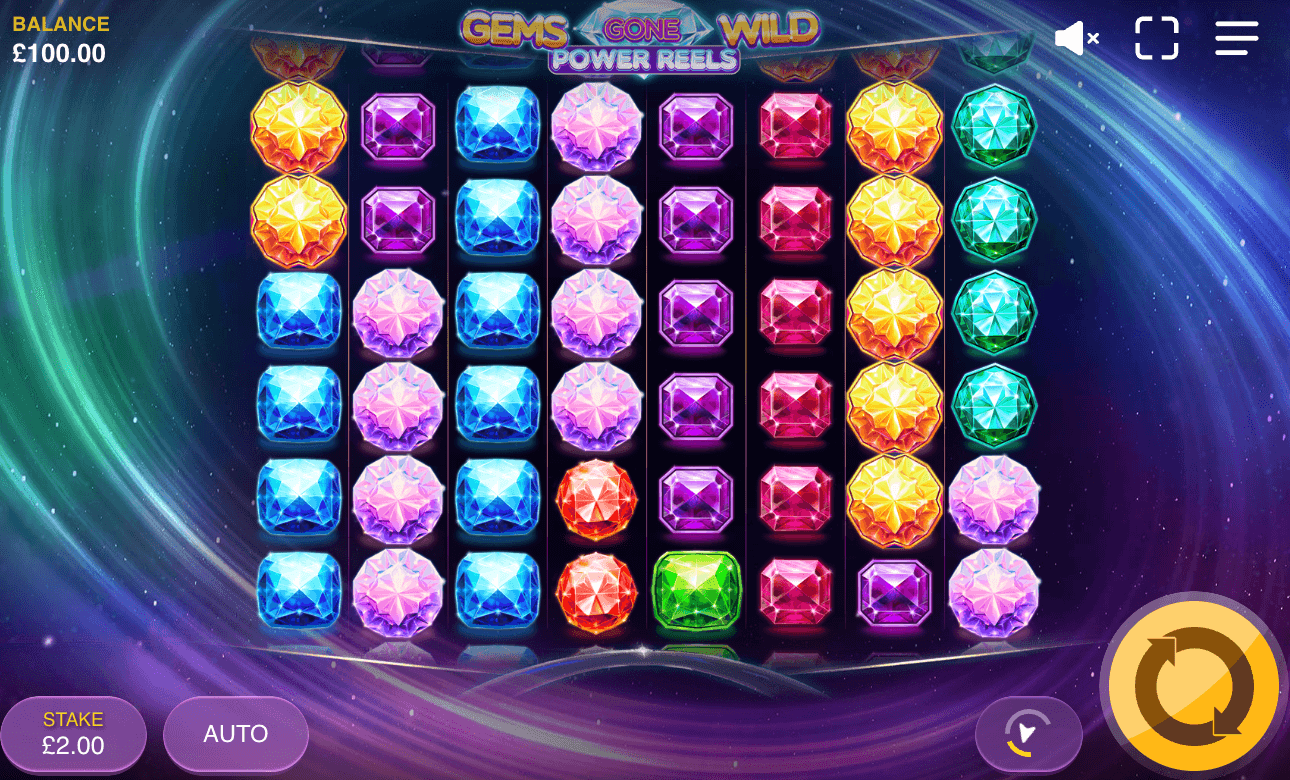Enable turbo spin with the small circular button
This screenshot has width=1290, height=780.
click(x=1029, y=734)
